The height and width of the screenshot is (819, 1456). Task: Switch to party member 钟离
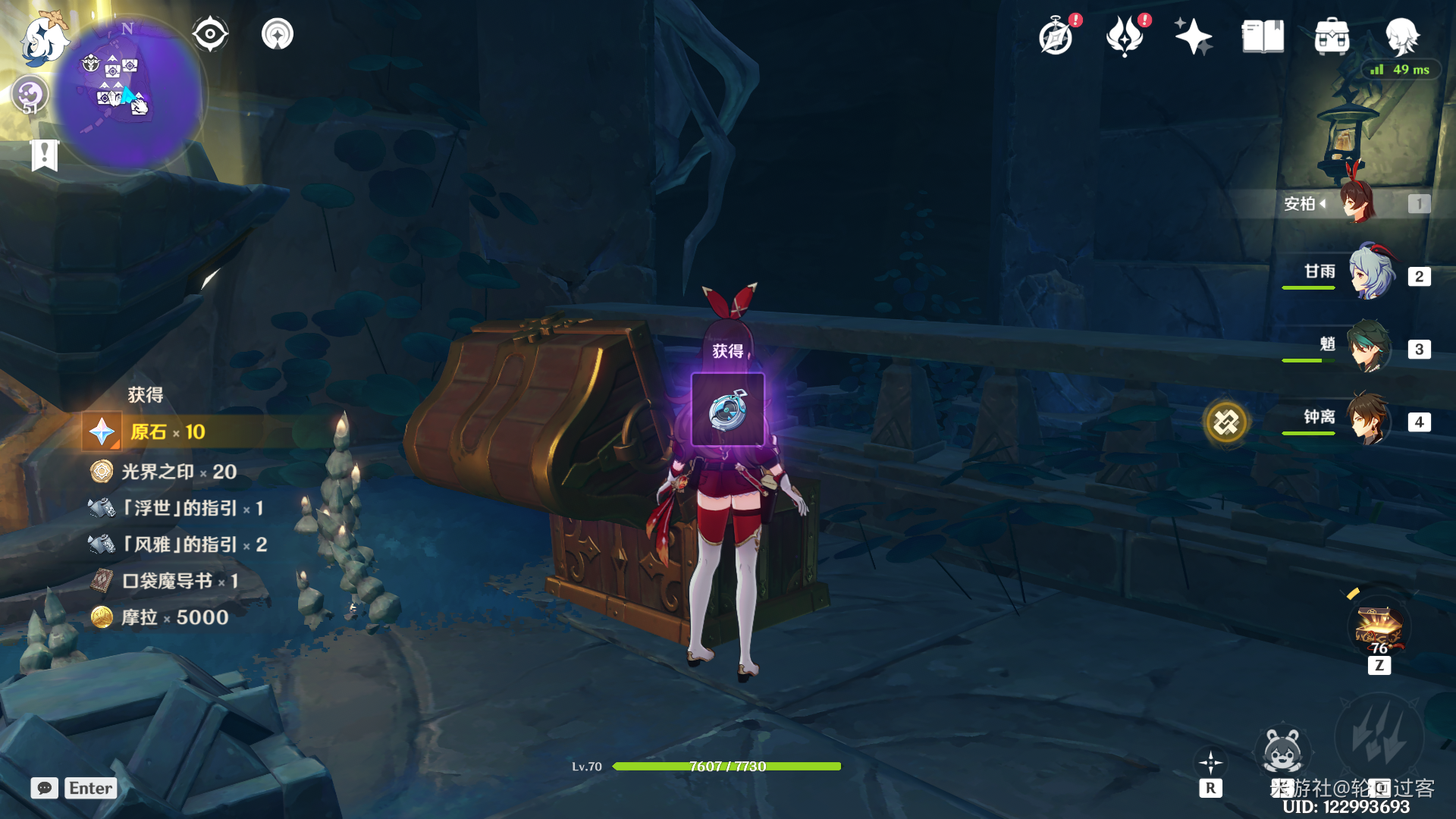(x=1368, y=419)
